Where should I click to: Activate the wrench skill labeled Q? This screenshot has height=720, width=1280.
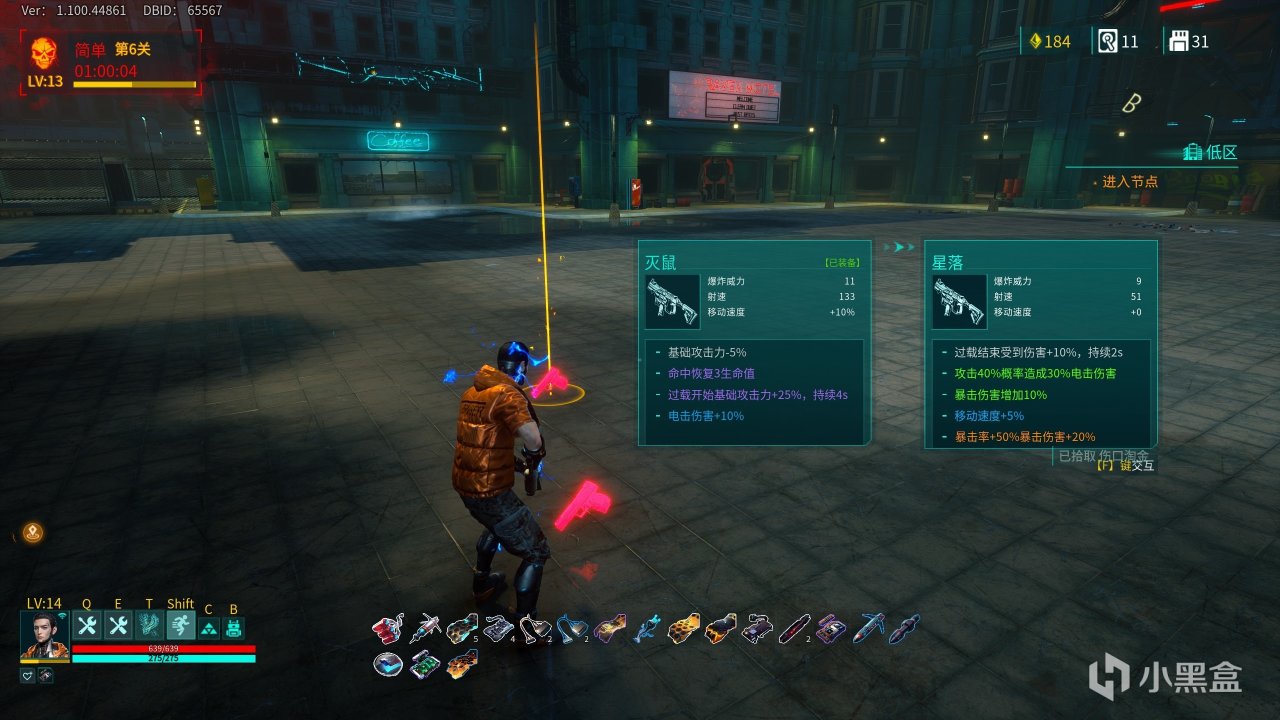(x=86, y=626)
